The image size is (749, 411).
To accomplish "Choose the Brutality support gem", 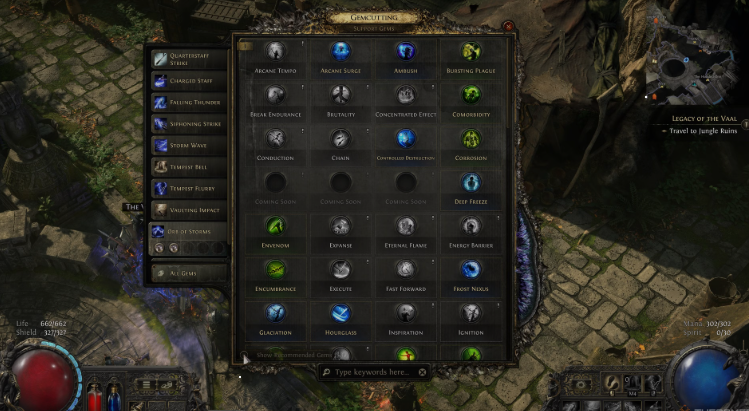I will tap(341, 95).
